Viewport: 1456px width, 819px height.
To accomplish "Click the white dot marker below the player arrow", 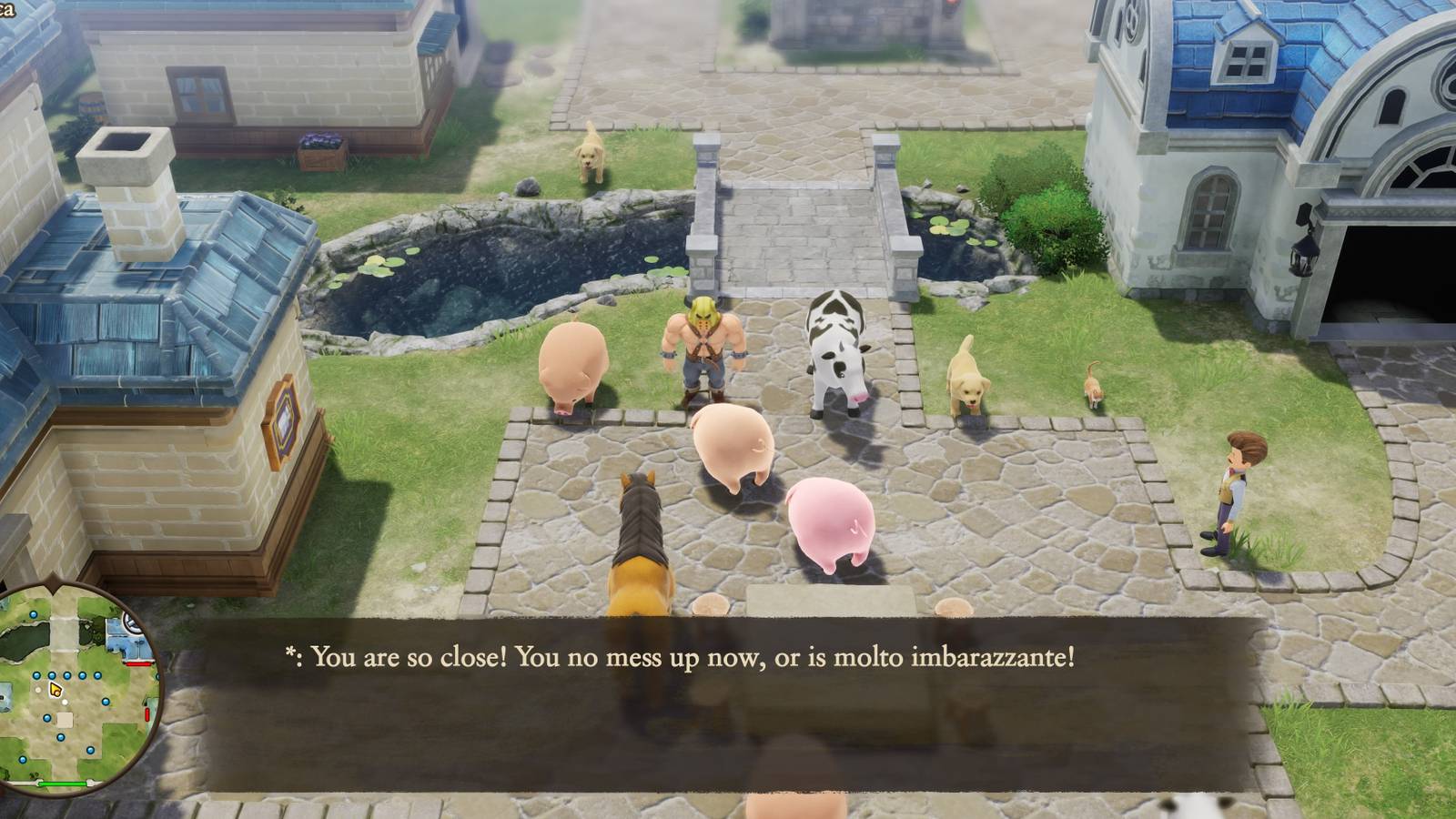I will pyautogui.click(x=65, y=702).
